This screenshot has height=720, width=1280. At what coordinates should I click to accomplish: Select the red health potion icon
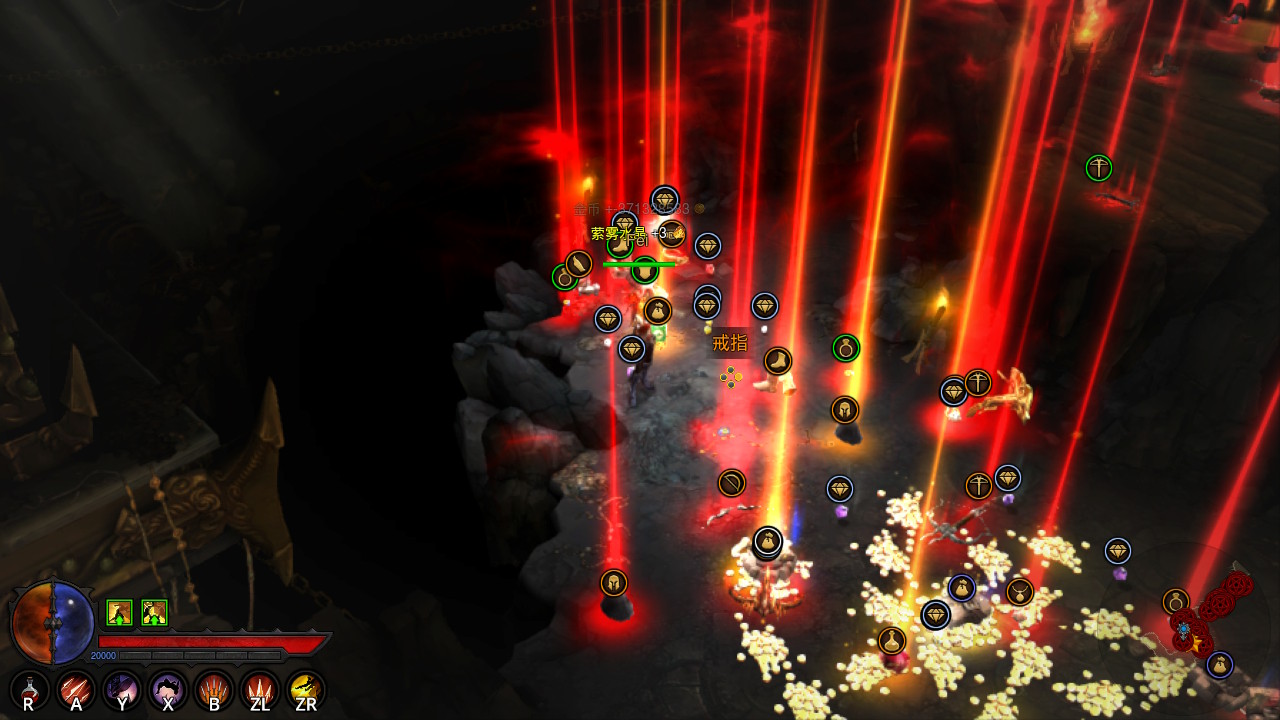[x=30, y=690]
